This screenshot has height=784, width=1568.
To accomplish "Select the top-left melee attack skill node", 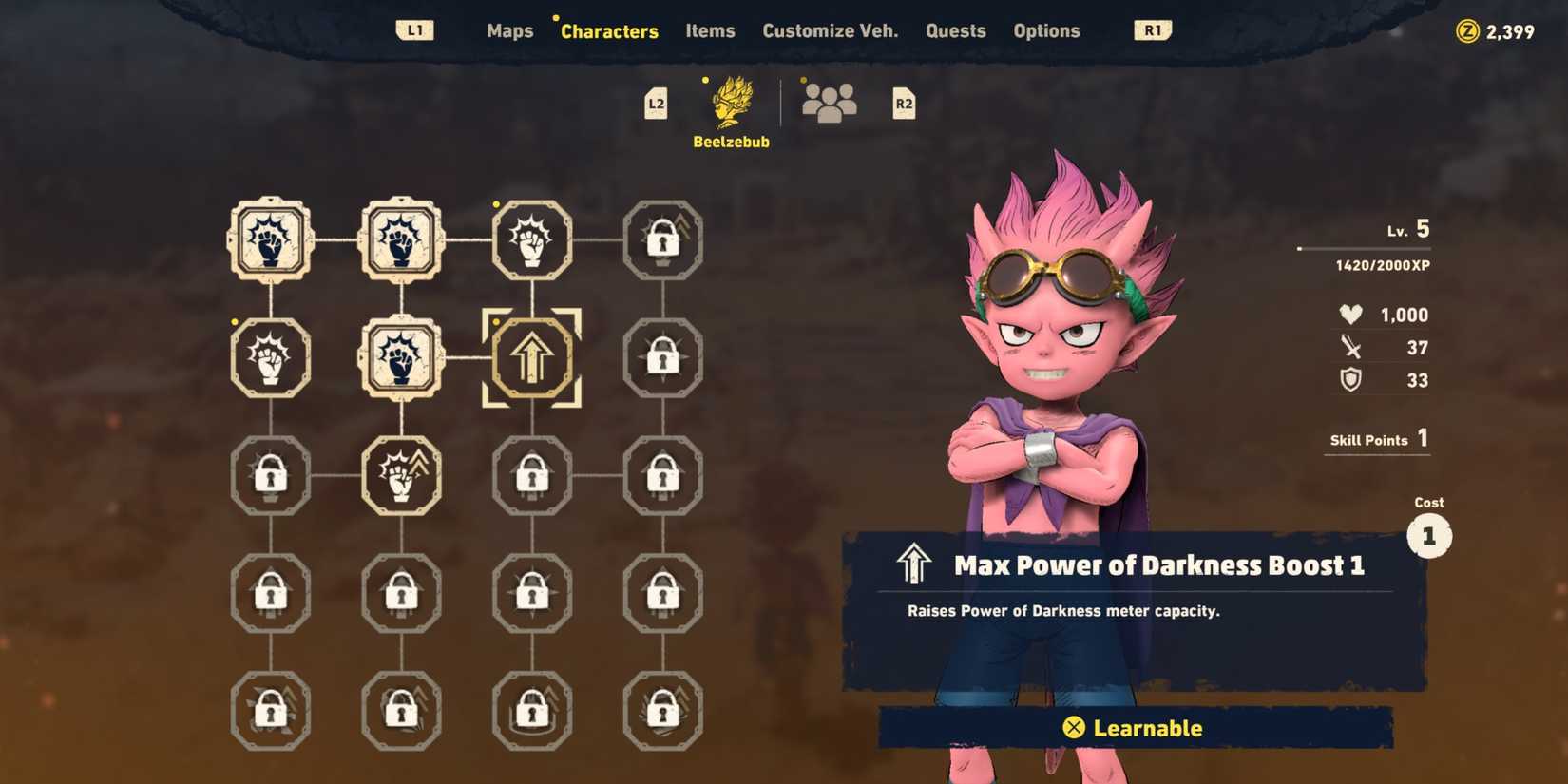I will tap(269, 240).
